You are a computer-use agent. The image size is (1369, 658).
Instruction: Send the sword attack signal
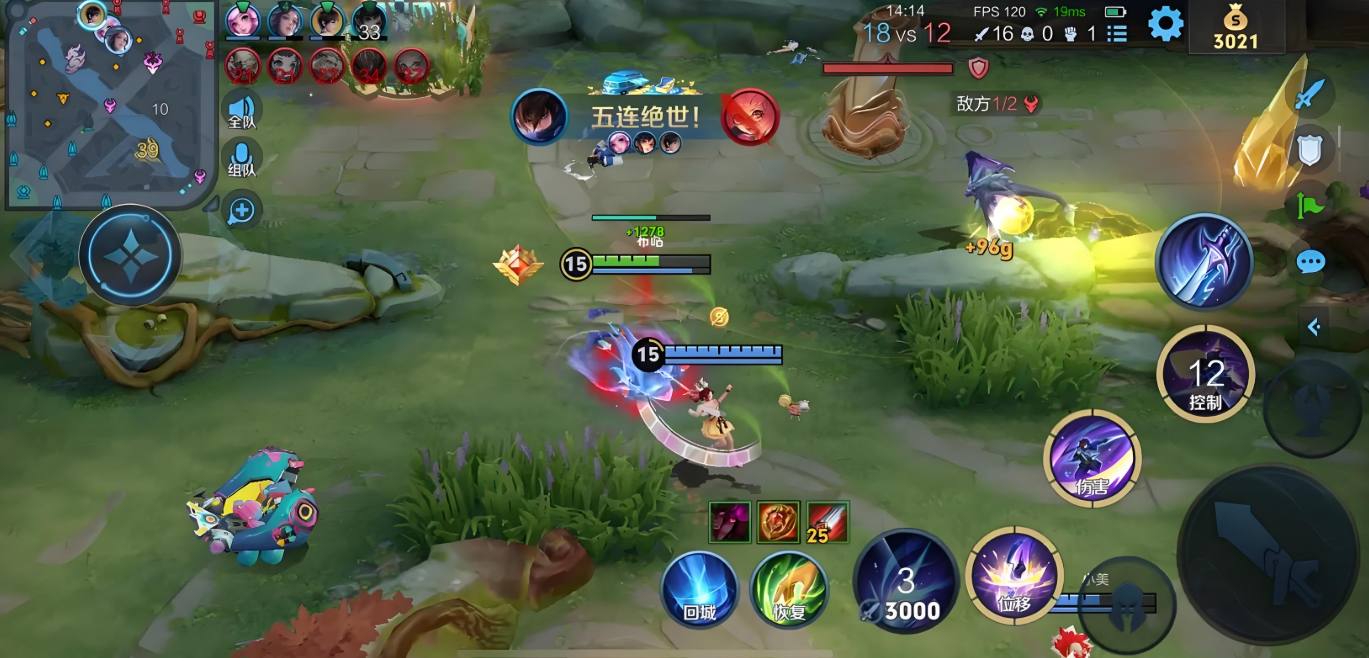click(1309, 95)
